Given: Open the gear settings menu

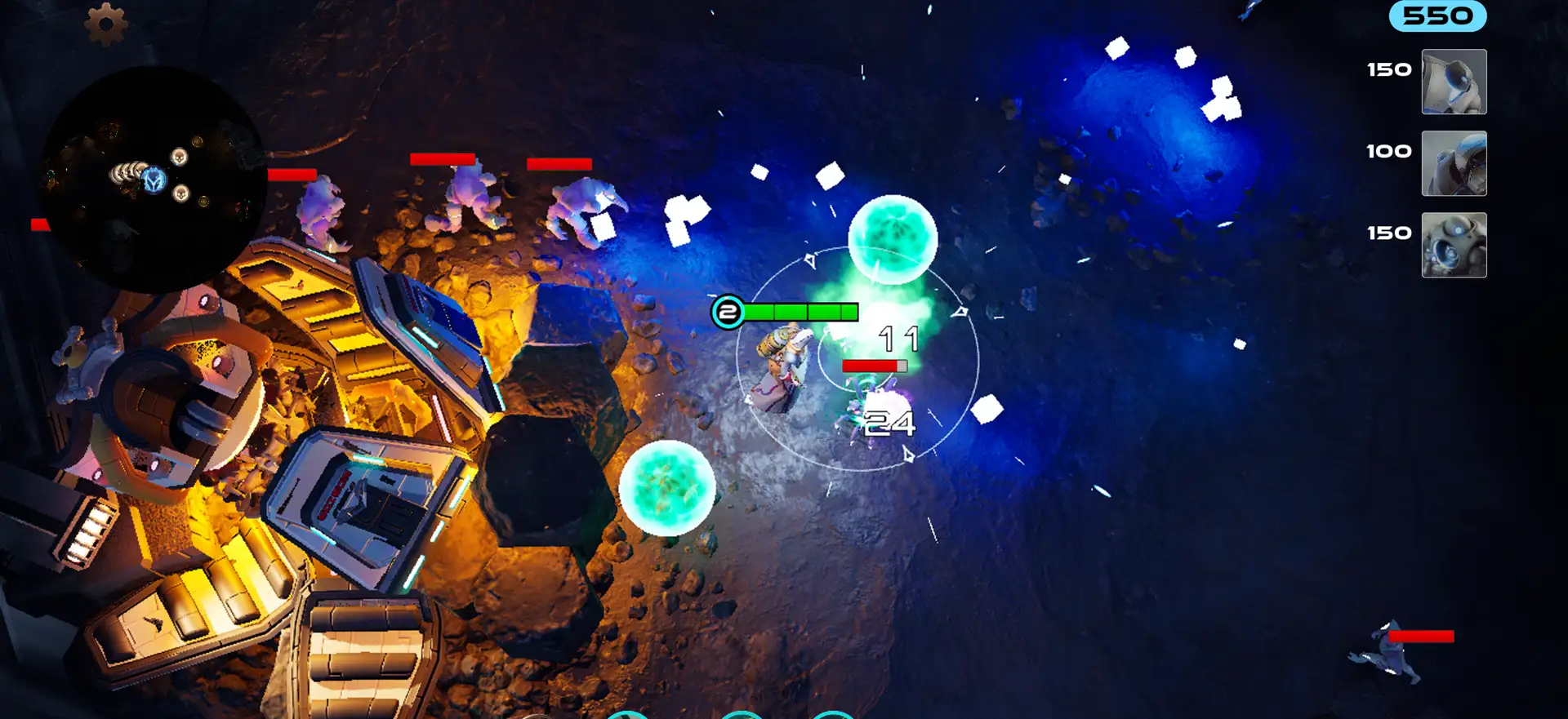Looking at the screenshot, I should (x=106, y=24).
